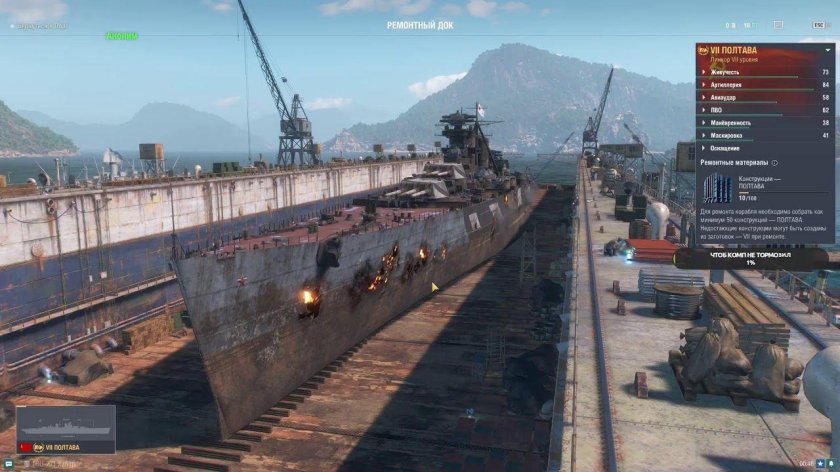Show info about Ремонтные материалы
The height and width of the screenshot is (472, 840).
pyautogui.click(x=775, y=161)
